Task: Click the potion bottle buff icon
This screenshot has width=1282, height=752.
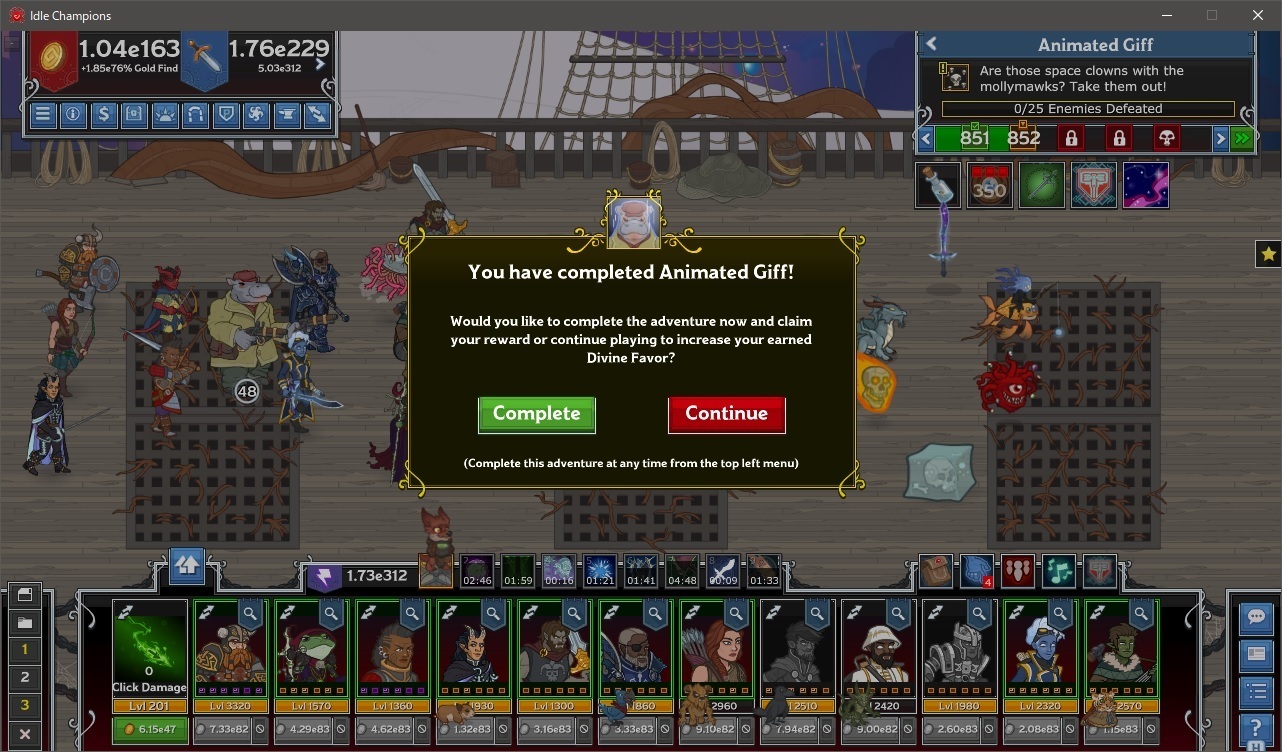Action: (x=937, y=186)
